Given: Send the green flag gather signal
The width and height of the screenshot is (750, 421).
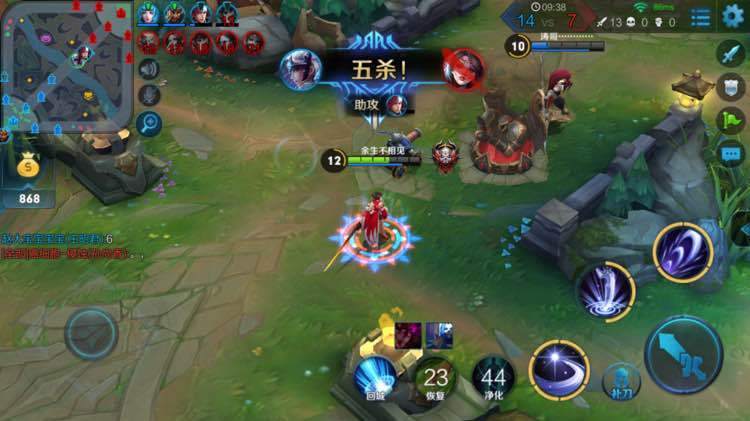Looking at the screenshot, I should (731, 121).
